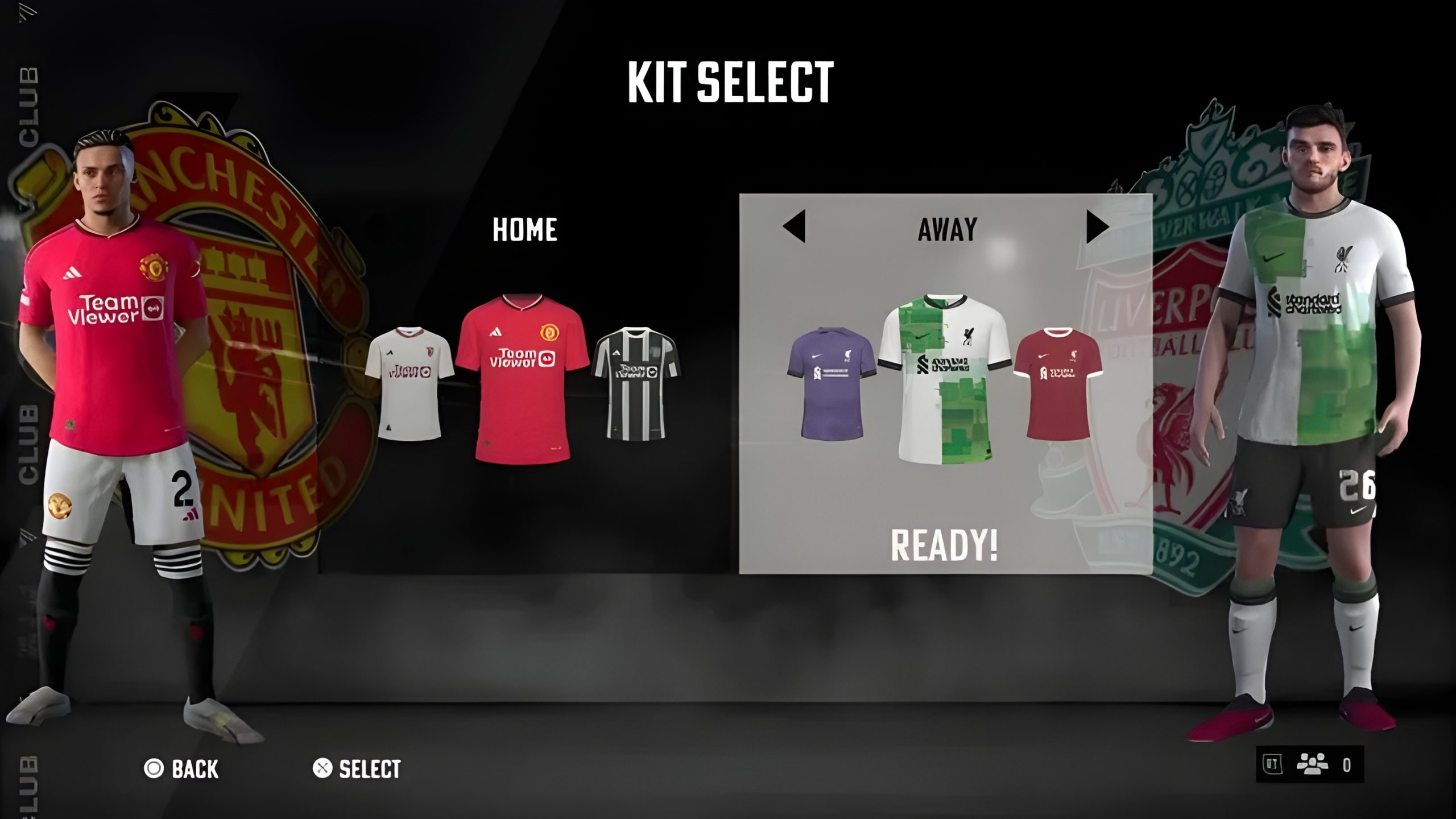The height and width of the screenshot is (819, 1456).
Task: Switch to the HOME kit category
Action: (x=524, y=230)
